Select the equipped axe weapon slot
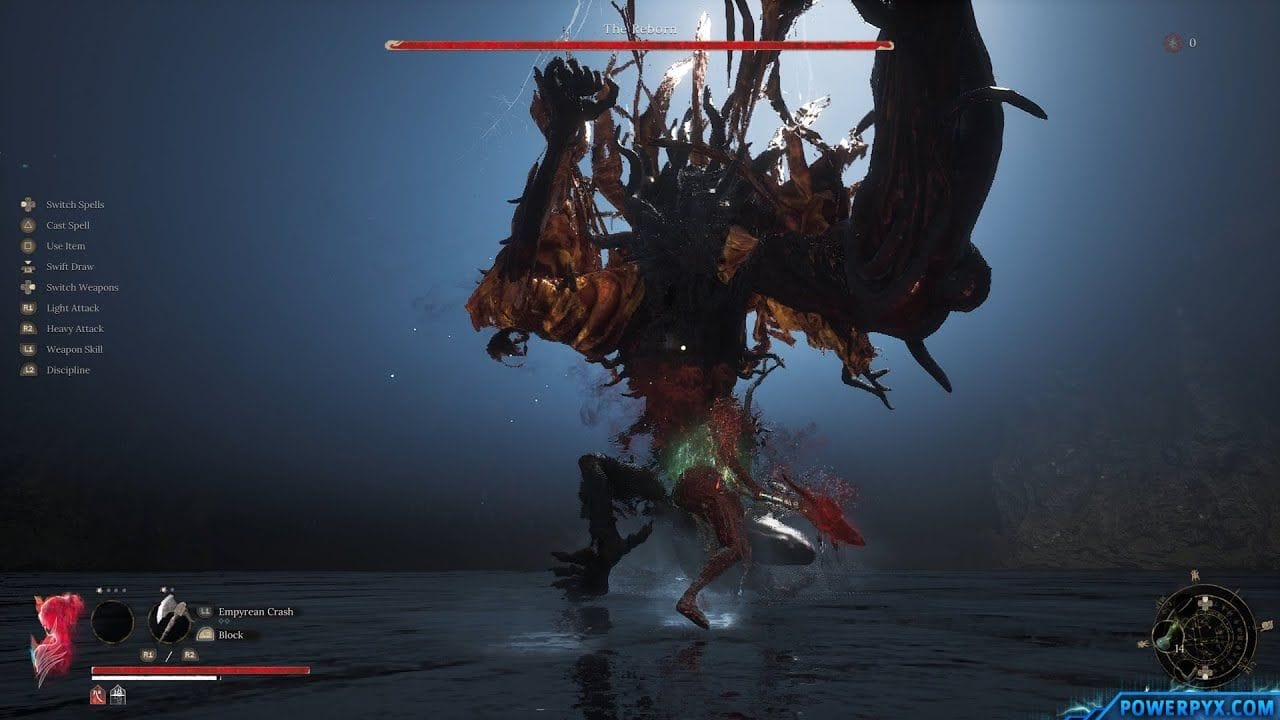This screenshot has height=720, width=1280. click(x=169, y=621)
